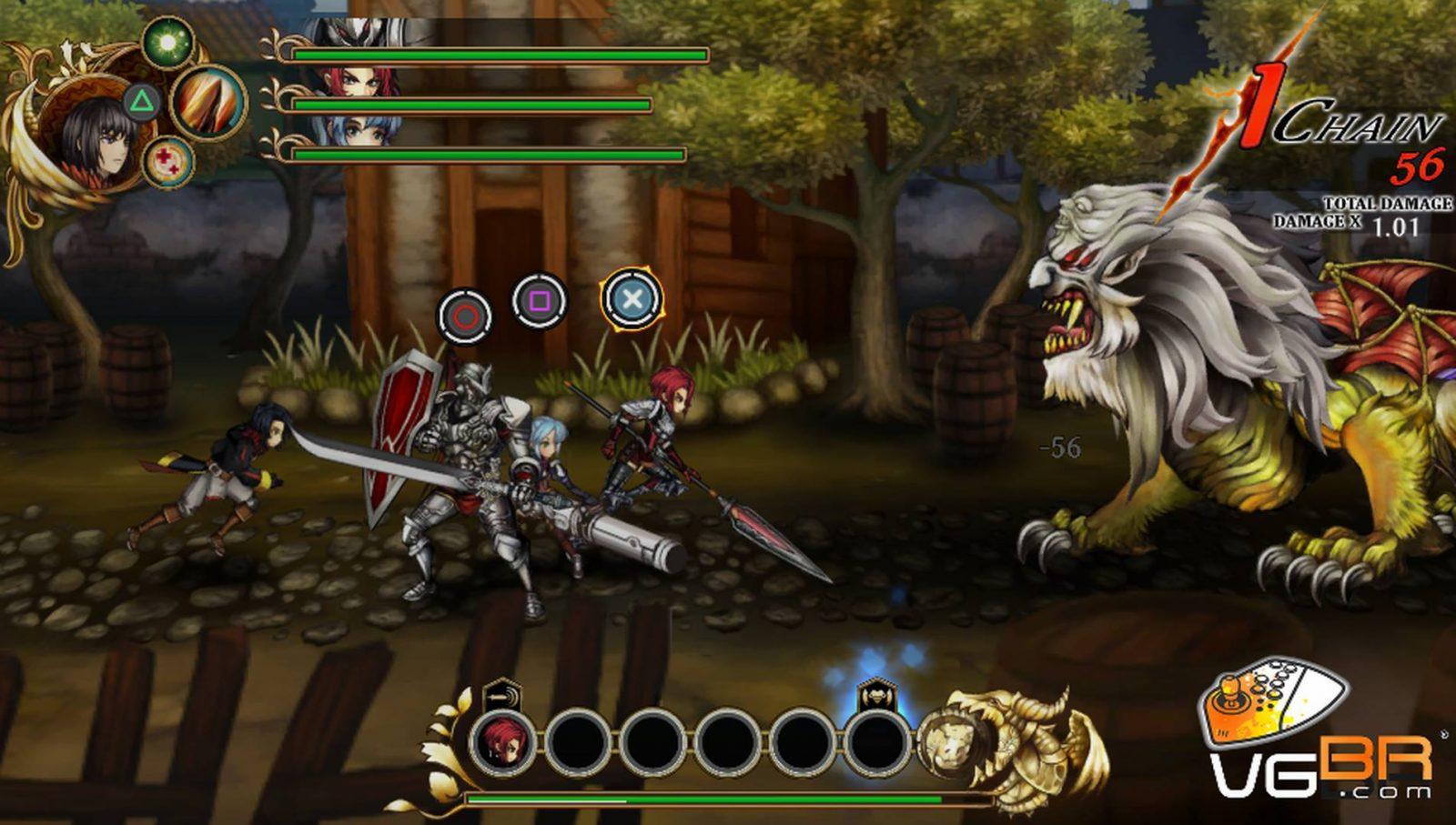This screenshot has height=825, width=1456.
Task: Activate the green starburst spell orb
Action: click(x=167, y=42)
